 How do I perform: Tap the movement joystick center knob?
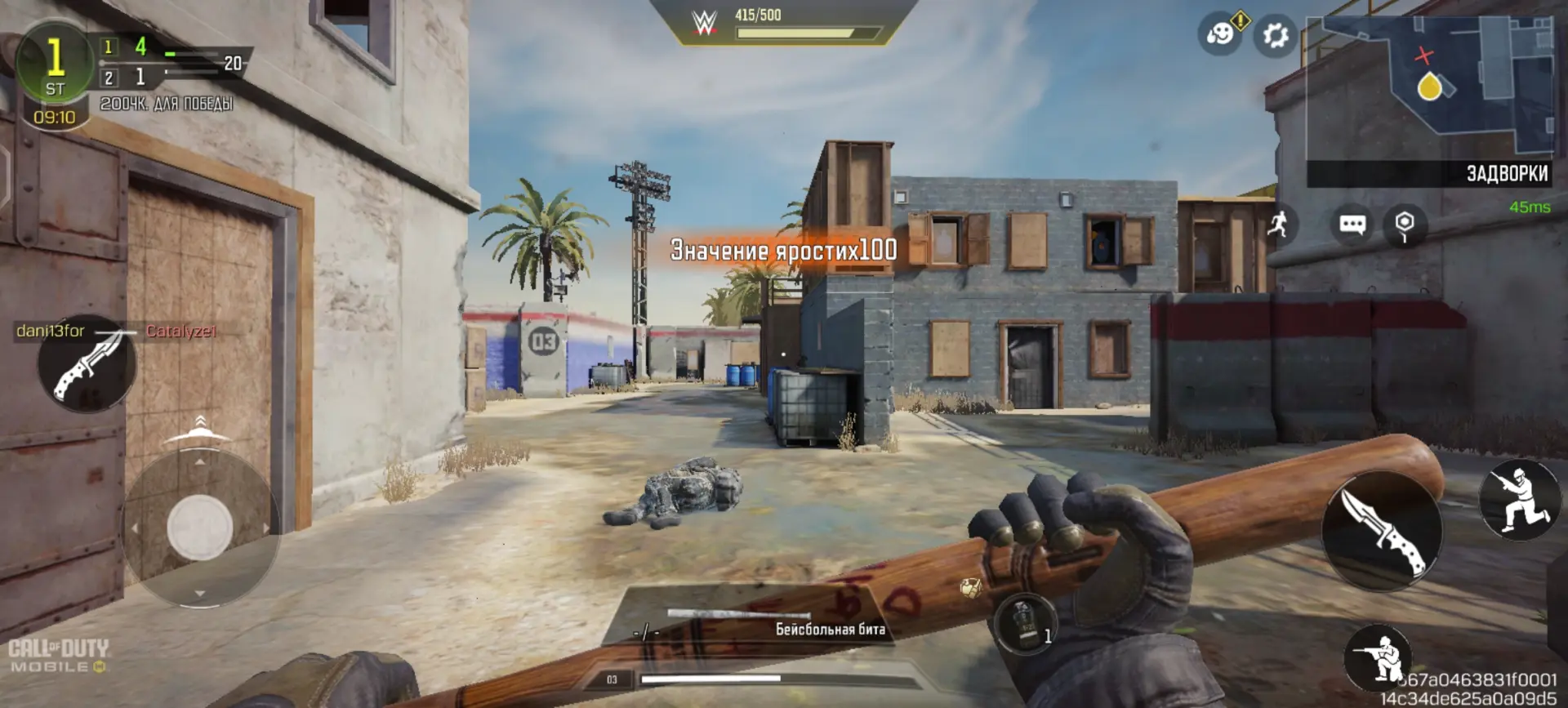click(199, 528)
